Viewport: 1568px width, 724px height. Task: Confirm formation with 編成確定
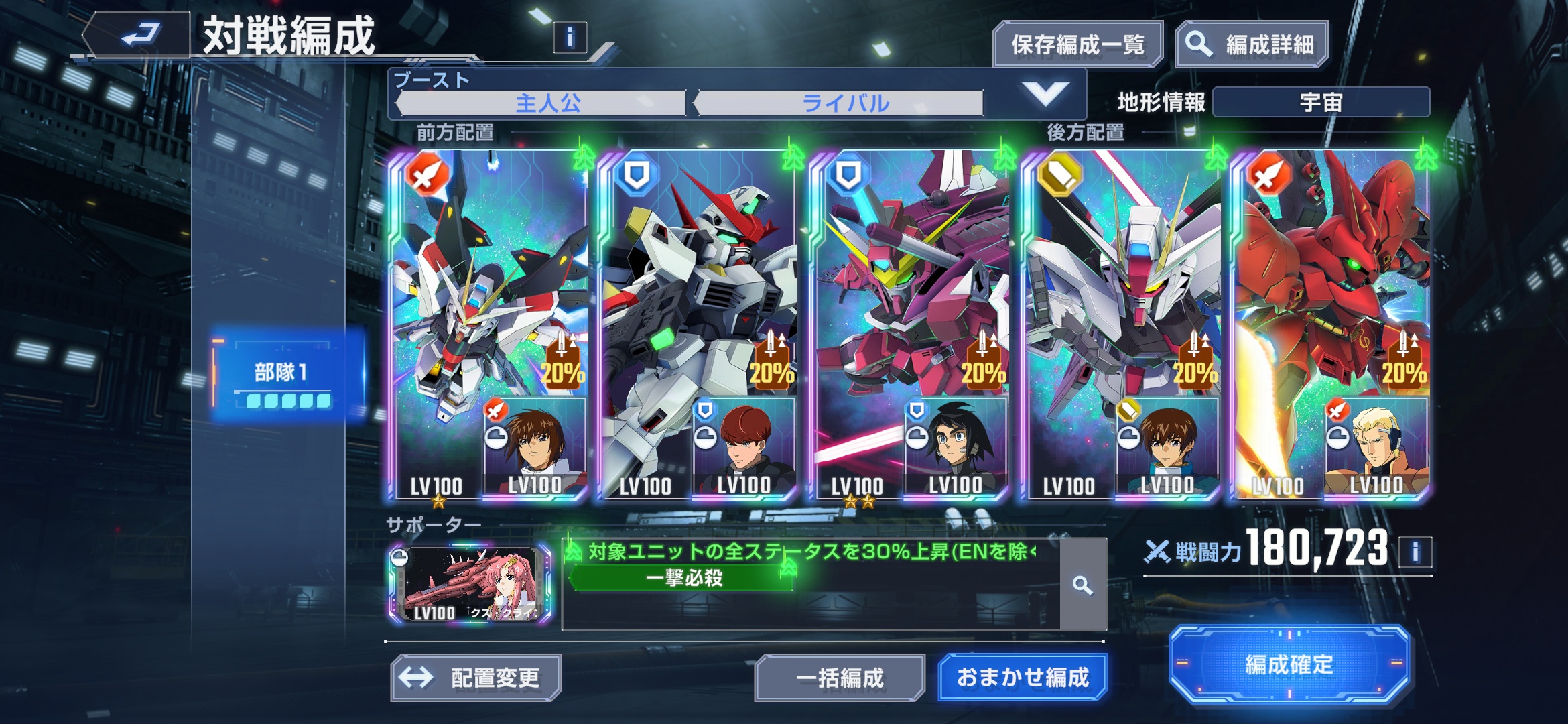1289,665
